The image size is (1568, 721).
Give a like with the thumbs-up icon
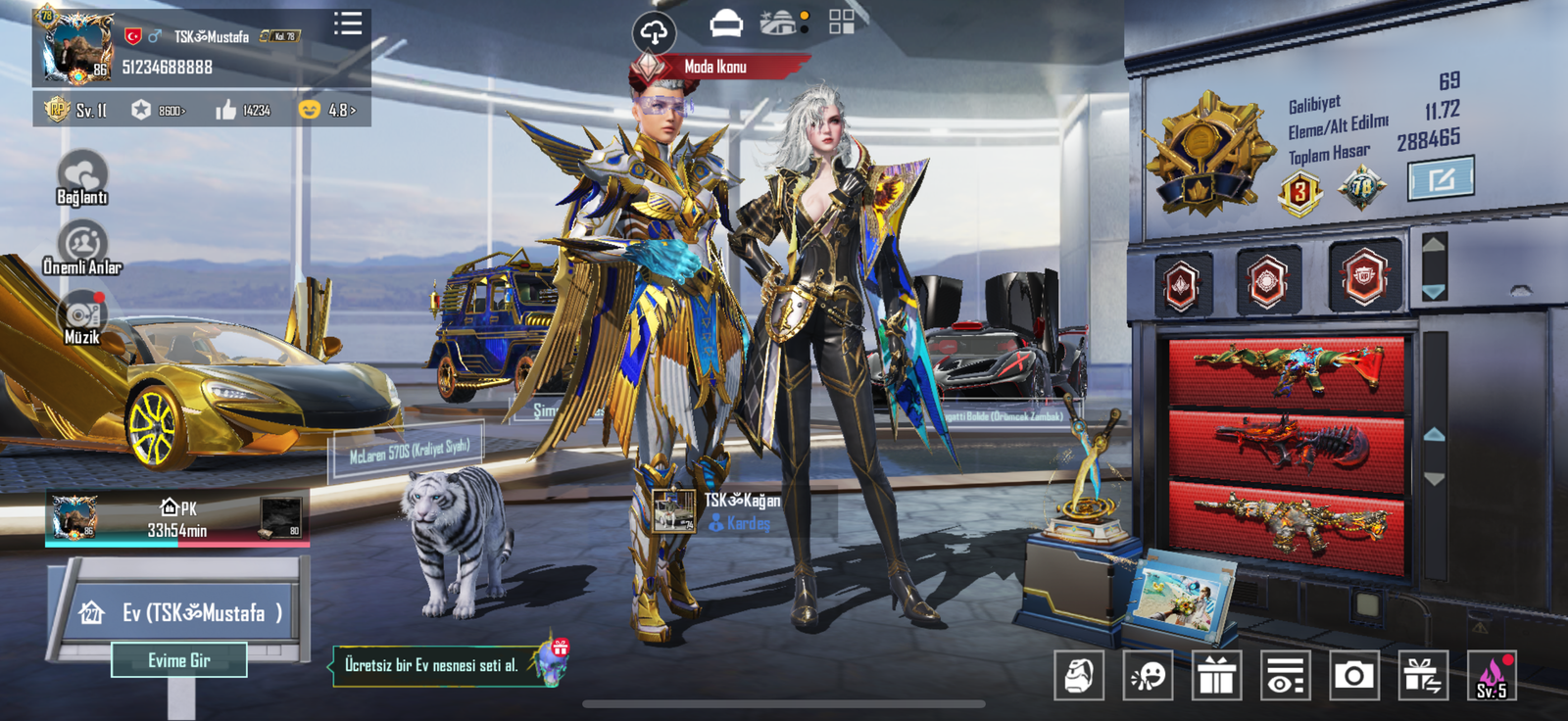click(226, 110)
